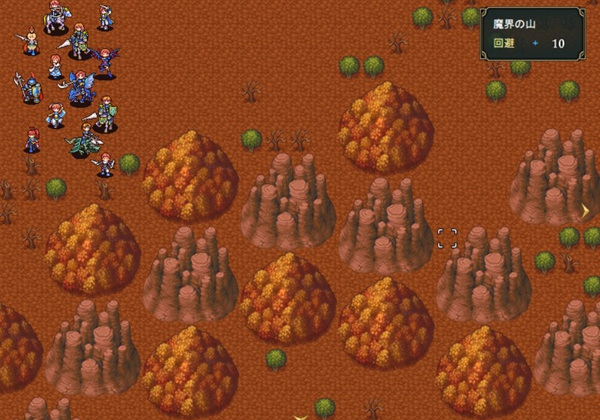Click the bottom-edge map scroll arrow

299,414
